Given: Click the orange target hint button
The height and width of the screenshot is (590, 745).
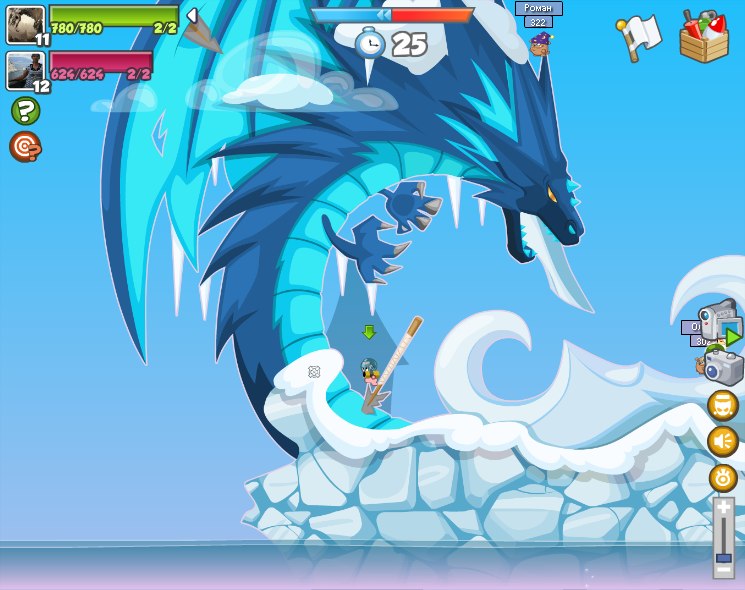Looking at the screenshot, I should (x=25, y=147).
